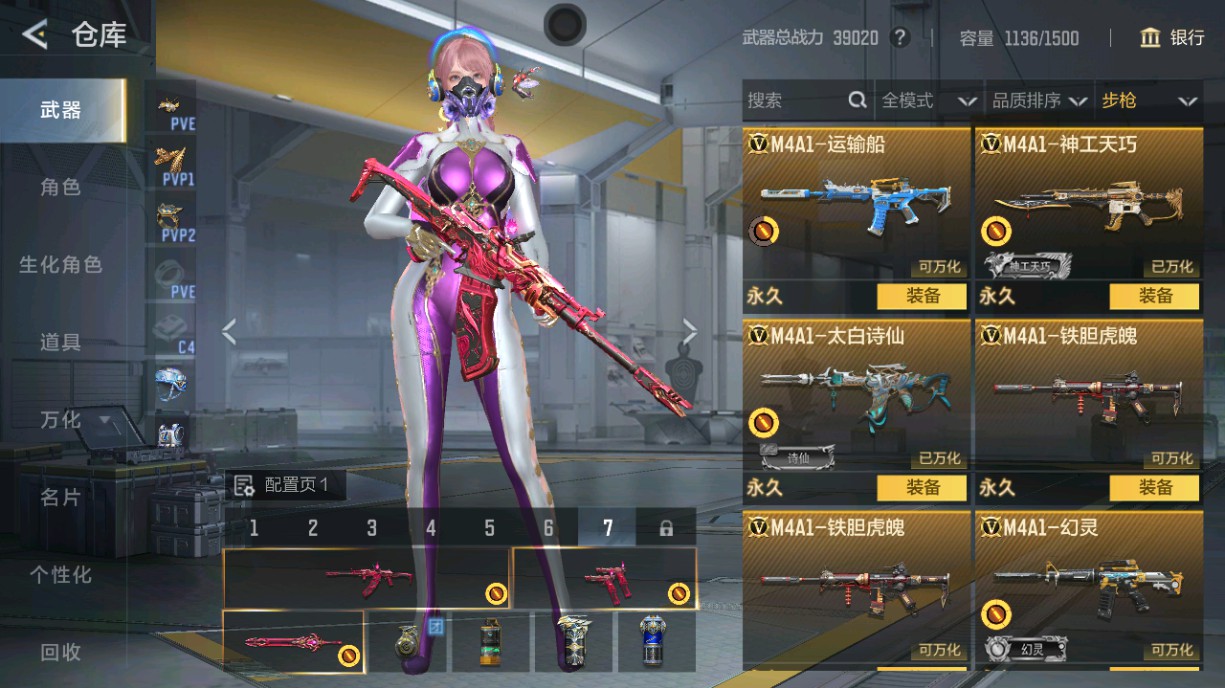Switch to the 角色 category tab

[x=60, y=187]
